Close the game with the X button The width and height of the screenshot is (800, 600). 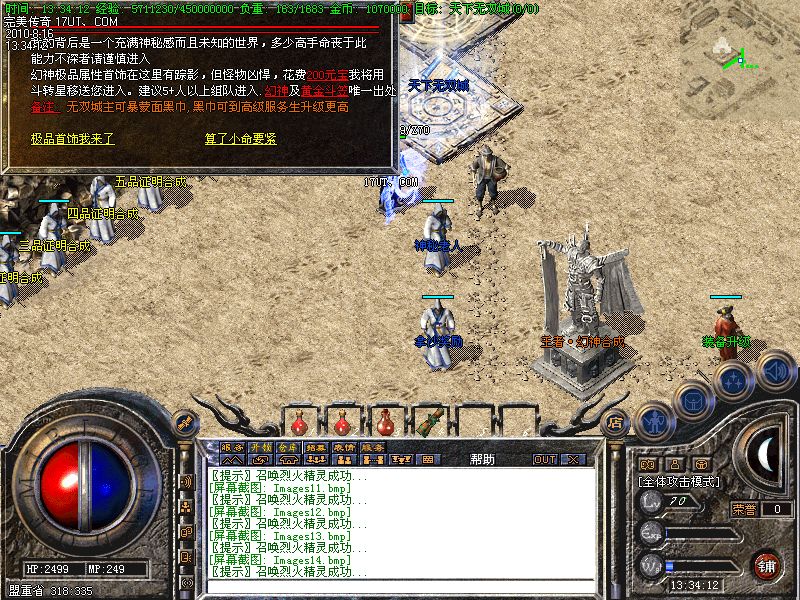point(572,460)
